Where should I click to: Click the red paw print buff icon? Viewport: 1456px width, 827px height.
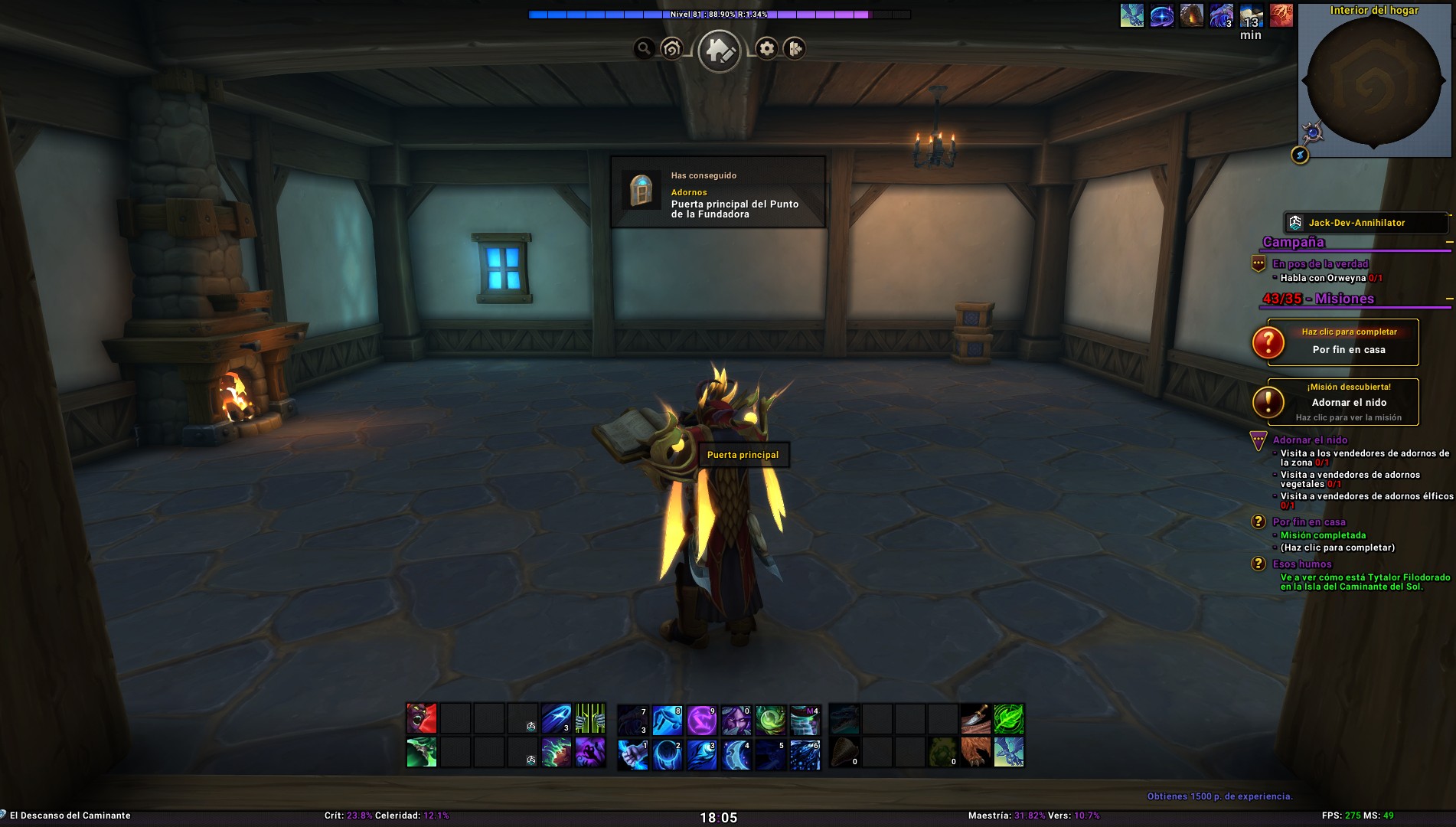[x=1281, y=15]
